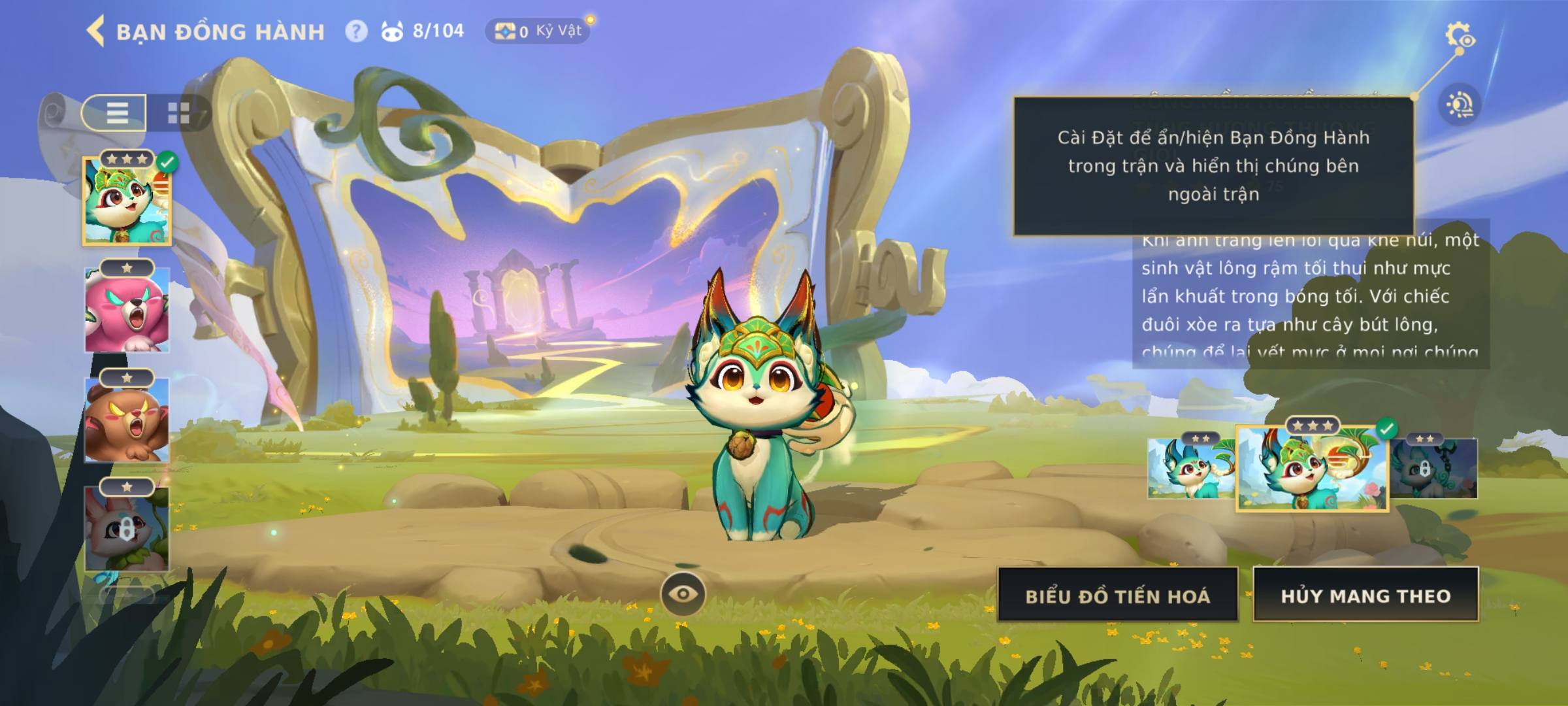Switch to list view layout

pyautogui.click(x=116, y=112)
